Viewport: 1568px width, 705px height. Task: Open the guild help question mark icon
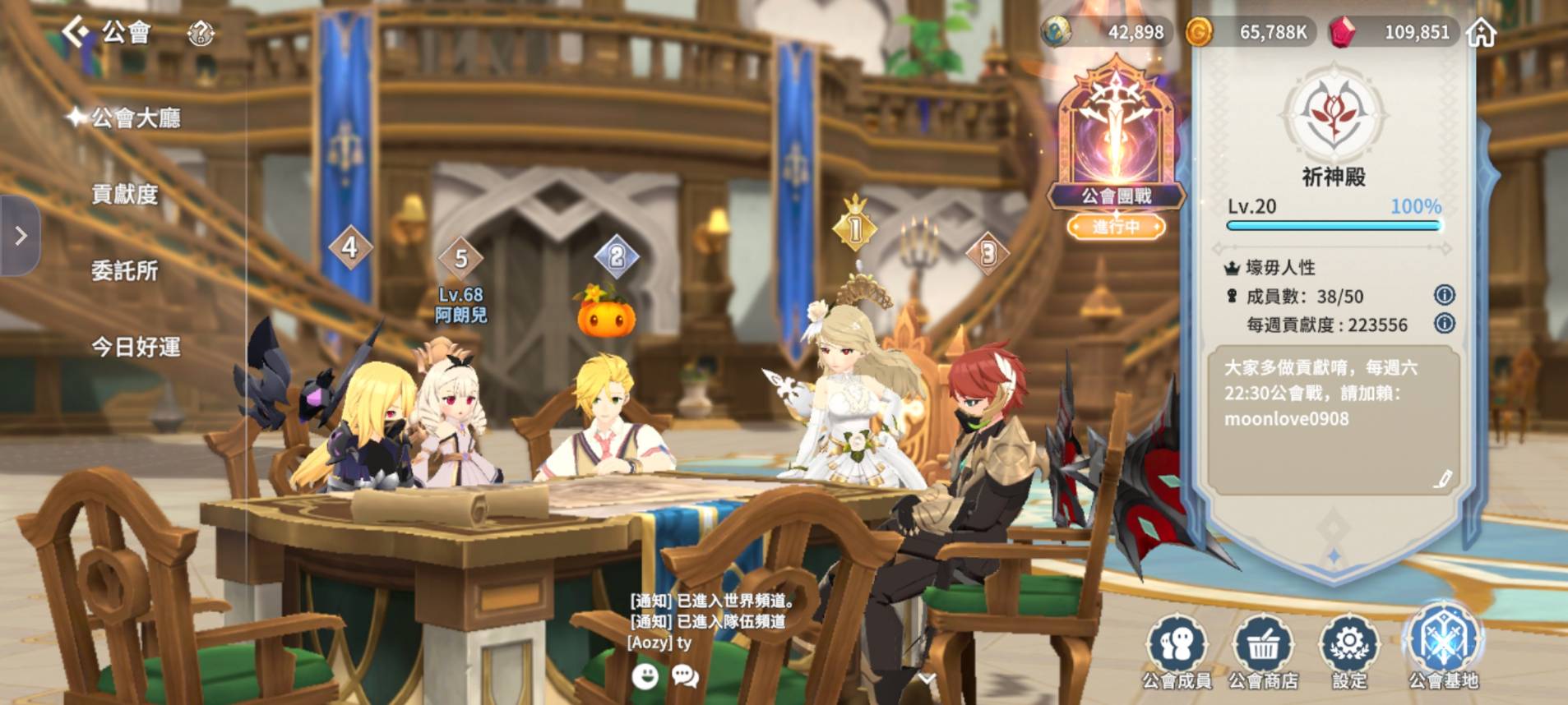pos(201,34)
